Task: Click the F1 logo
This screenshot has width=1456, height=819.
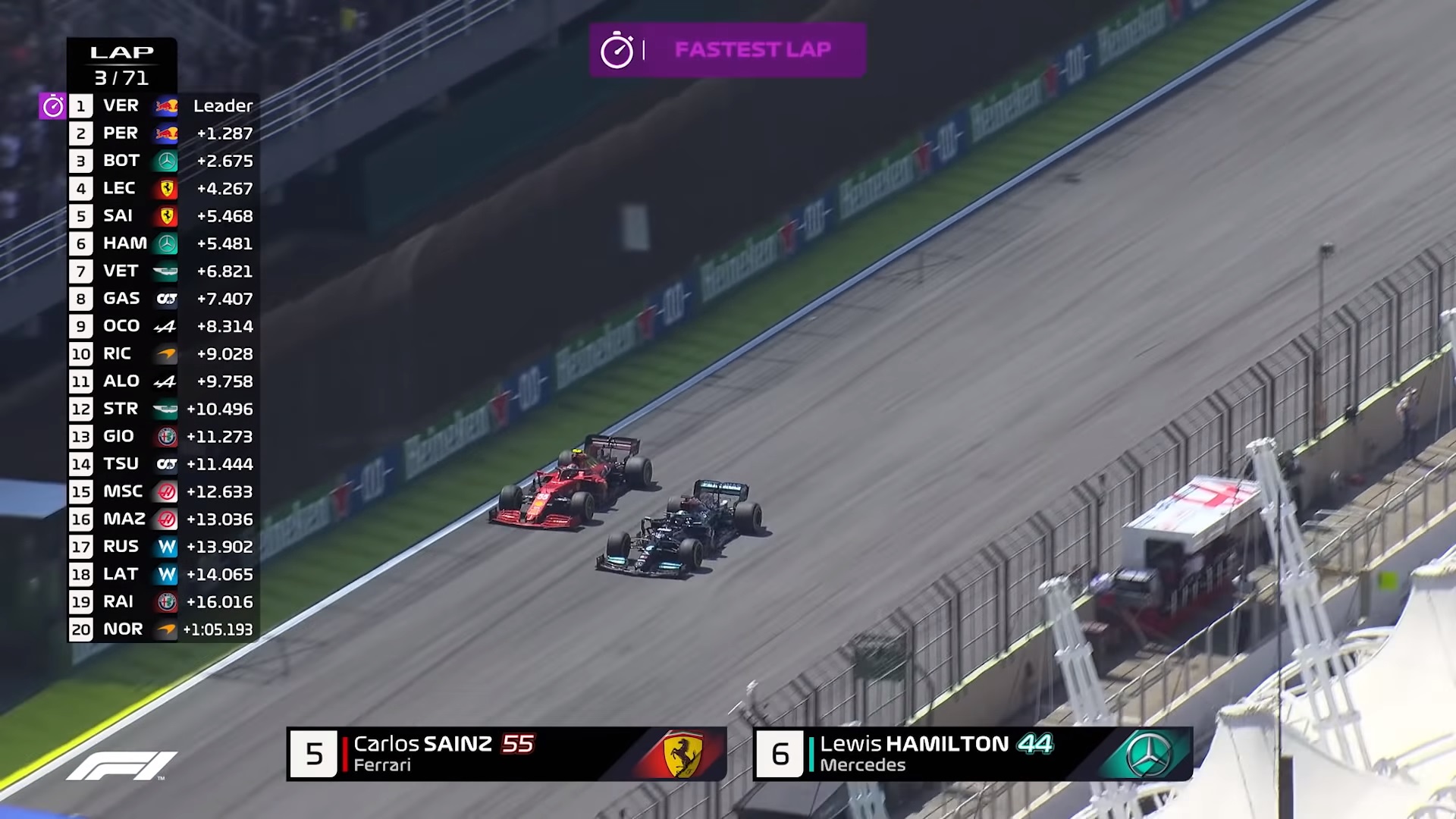Action: coord(121,766)
